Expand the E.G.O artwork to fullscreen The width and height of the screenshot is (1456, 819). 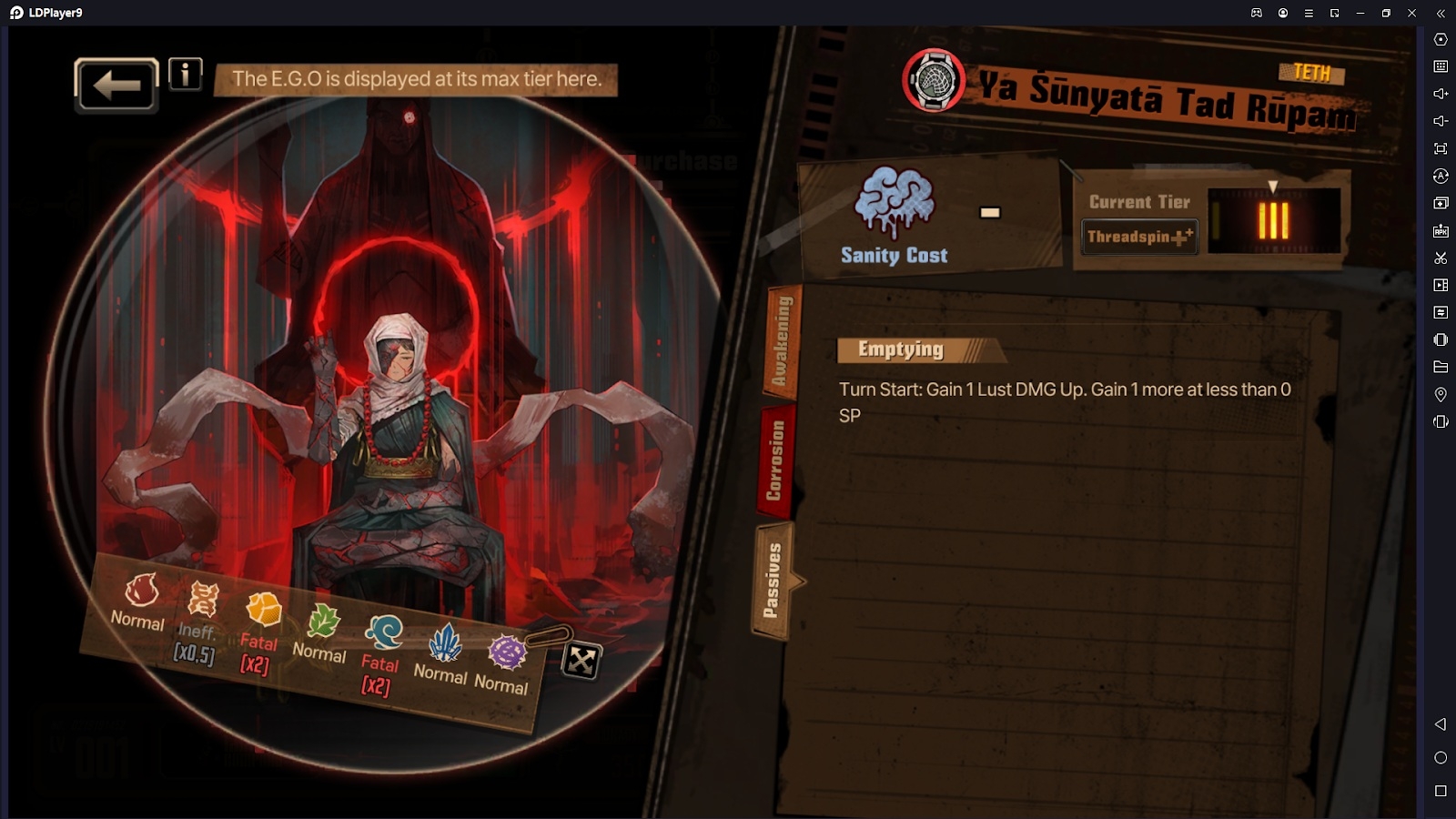pos(581,661)
